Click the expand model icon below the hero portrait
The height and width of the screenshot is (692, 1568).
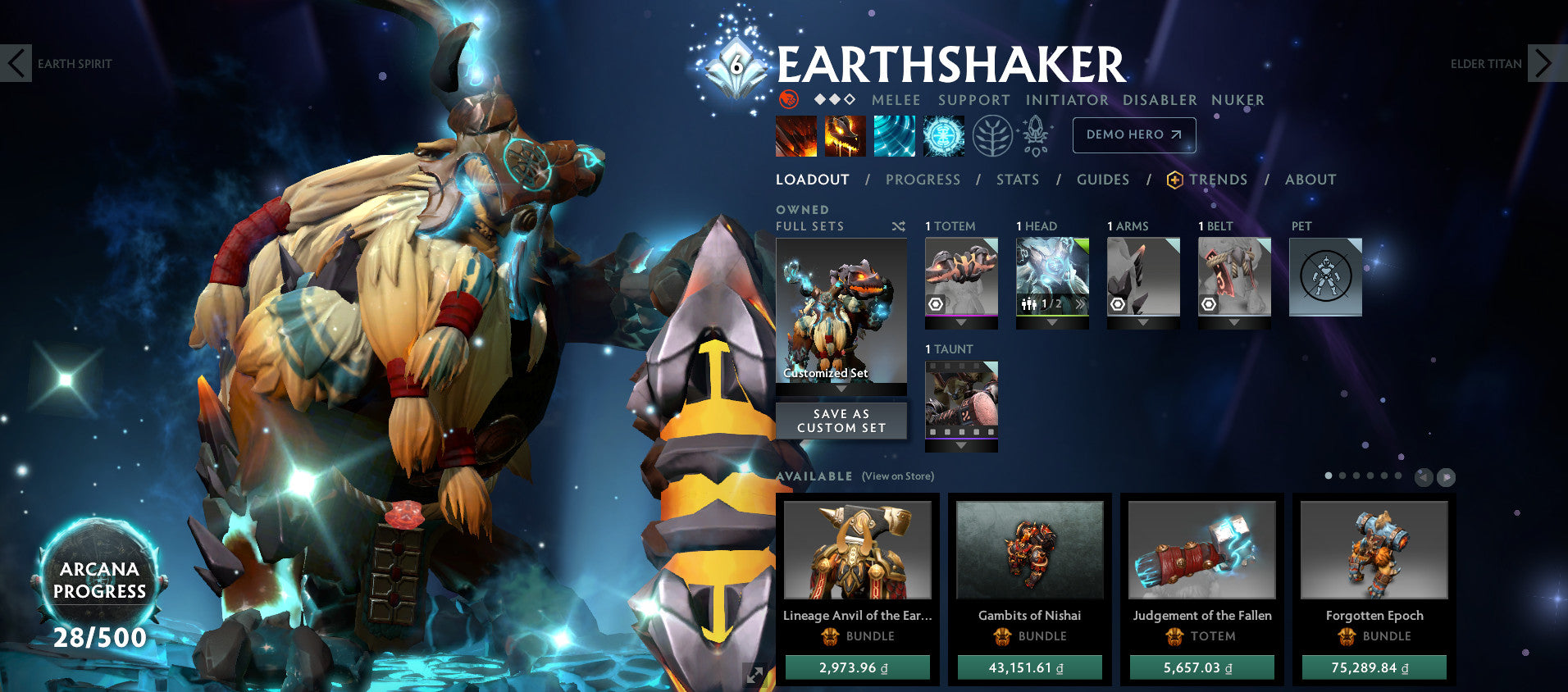tap(754, 675)
